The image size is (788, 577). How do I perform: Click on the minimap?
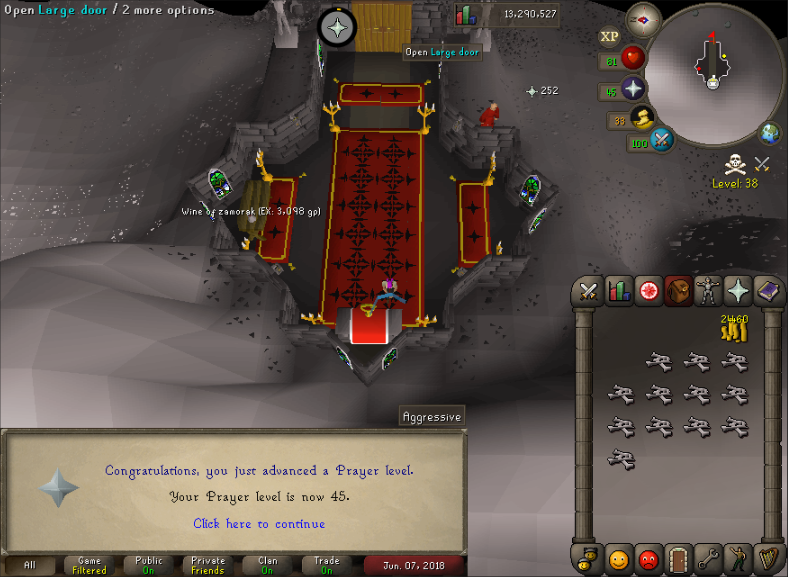(712, 70)
